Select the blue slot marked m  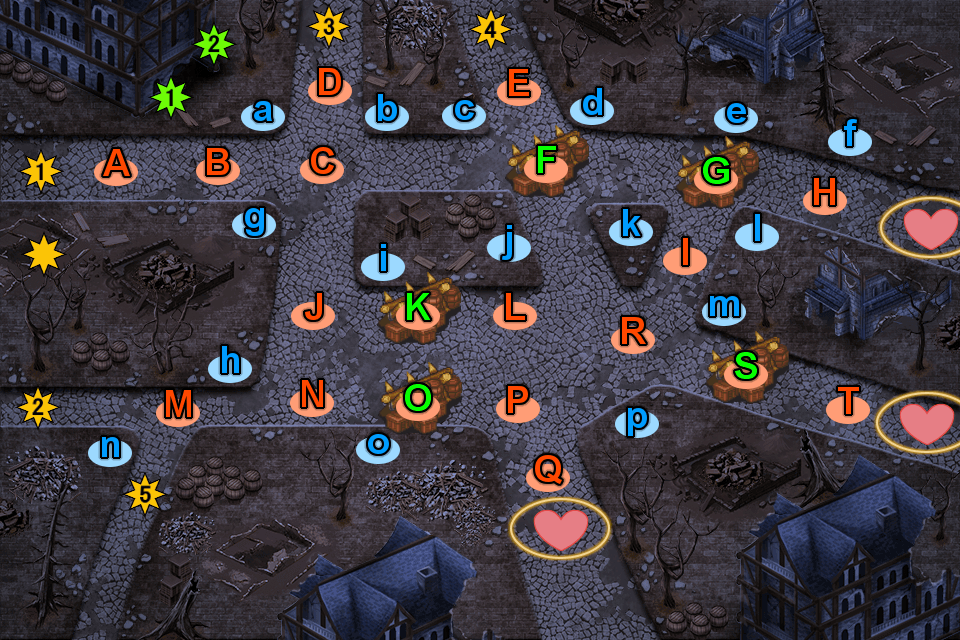[x=723, y=307]
